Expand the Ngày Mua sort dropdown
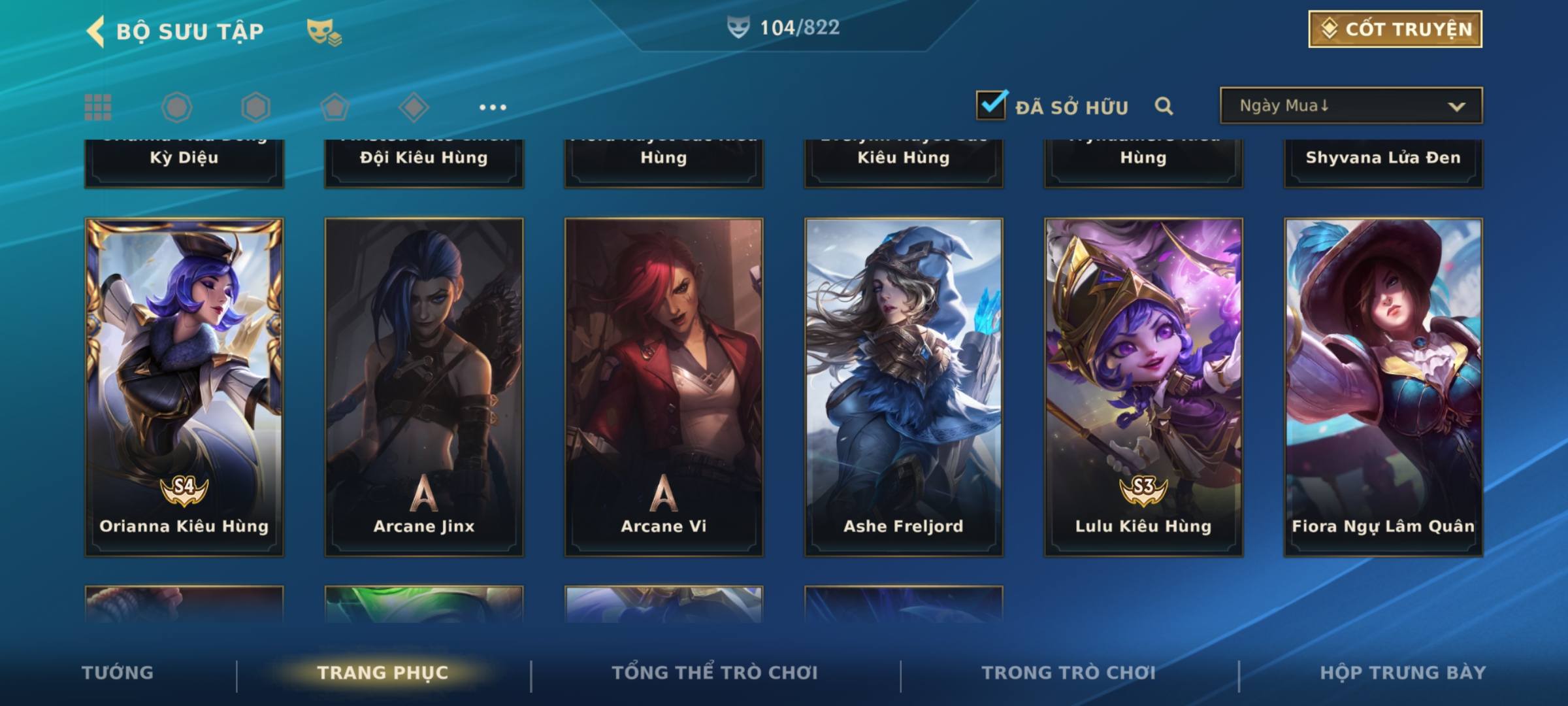The width and height of the screenshot is (1568, 706). 1350,106
